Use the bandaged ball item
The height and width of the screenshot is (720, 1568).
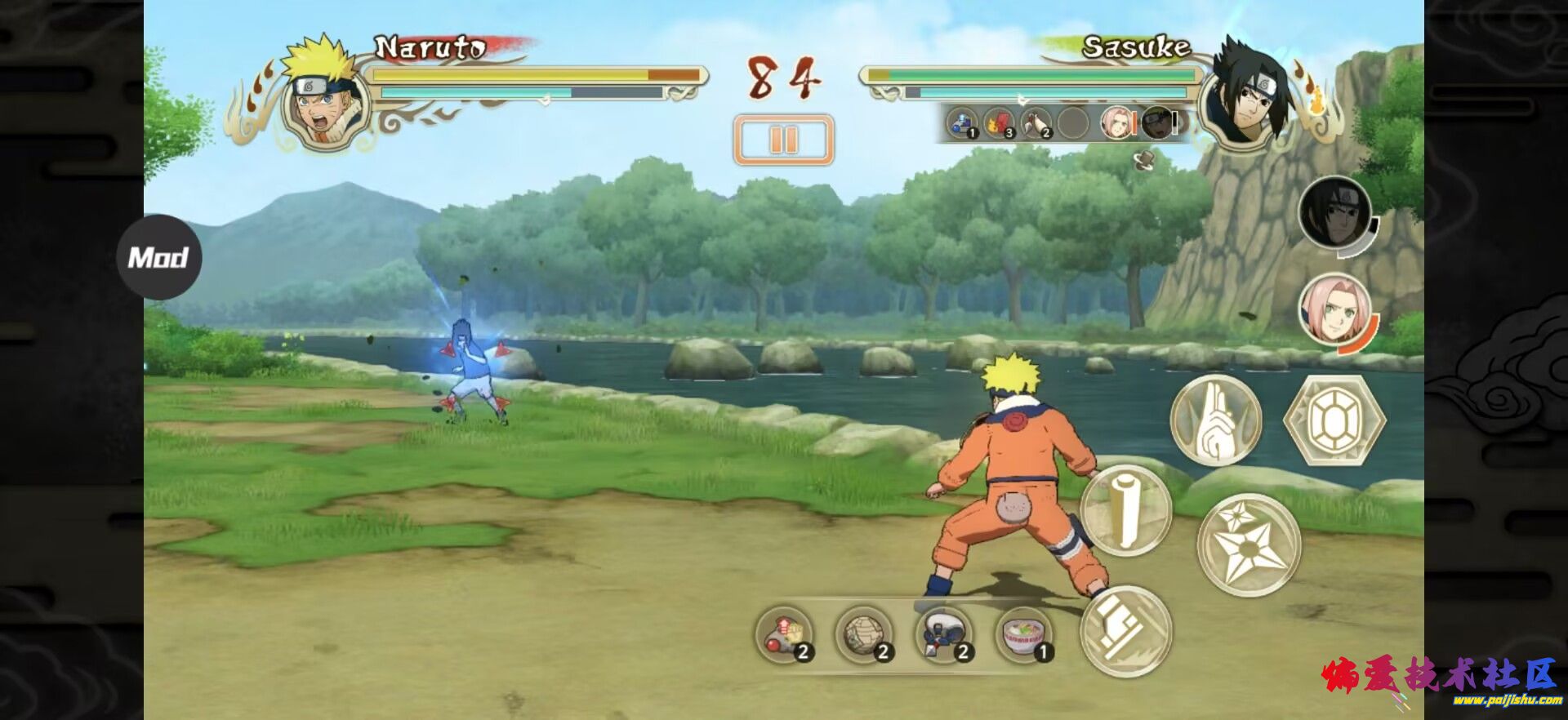[864, 635]
